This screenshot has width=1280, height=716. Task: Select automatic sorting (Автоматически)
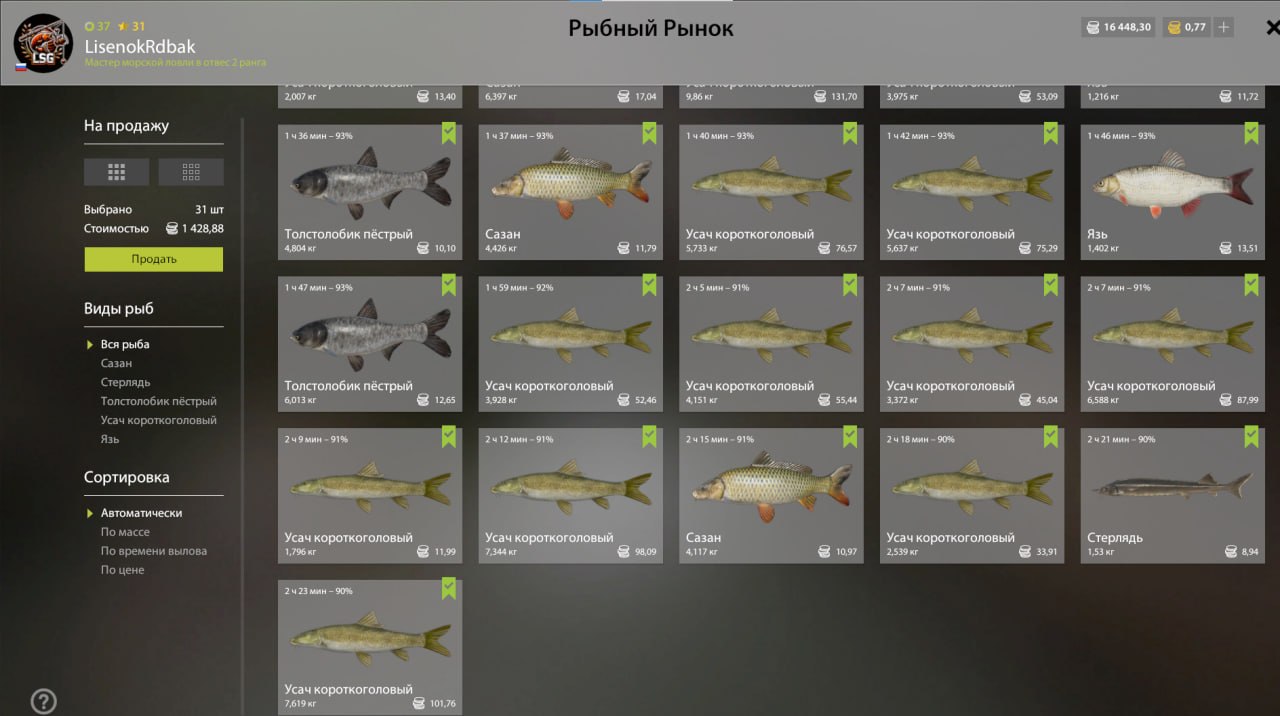point(141,513)
